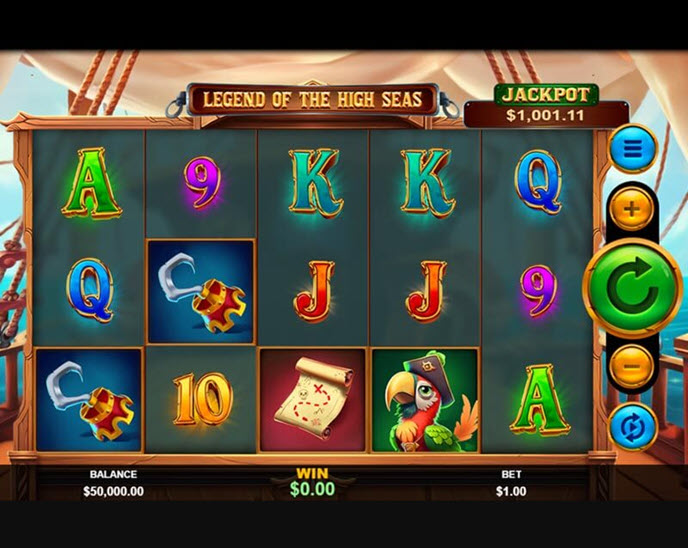Decrease the bet with the minus button
This screenshot has height=548, width=688.
tap(632, 367)
